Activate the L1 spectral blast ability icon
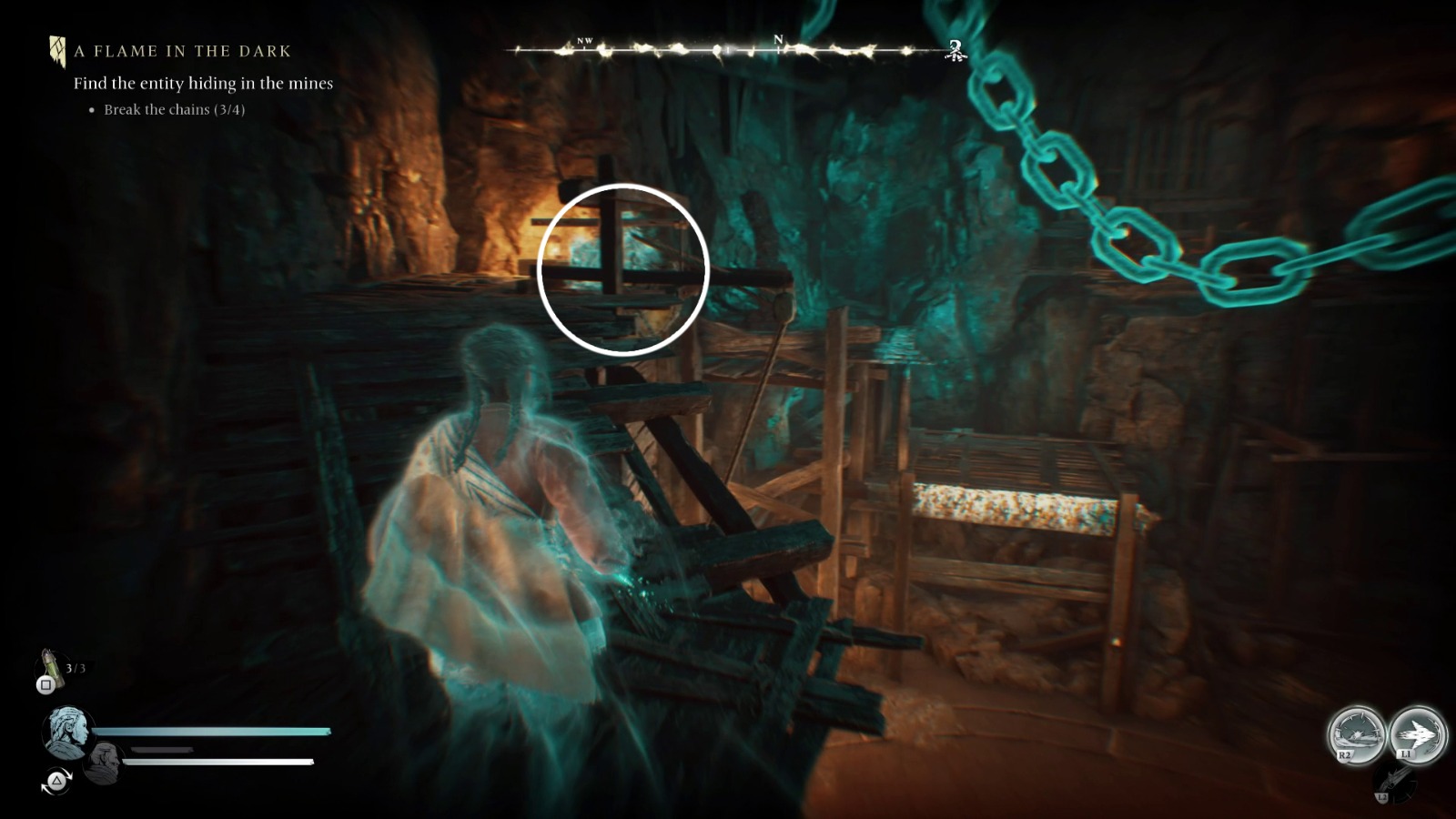 pyautogui.click(x=1419, y=734)
